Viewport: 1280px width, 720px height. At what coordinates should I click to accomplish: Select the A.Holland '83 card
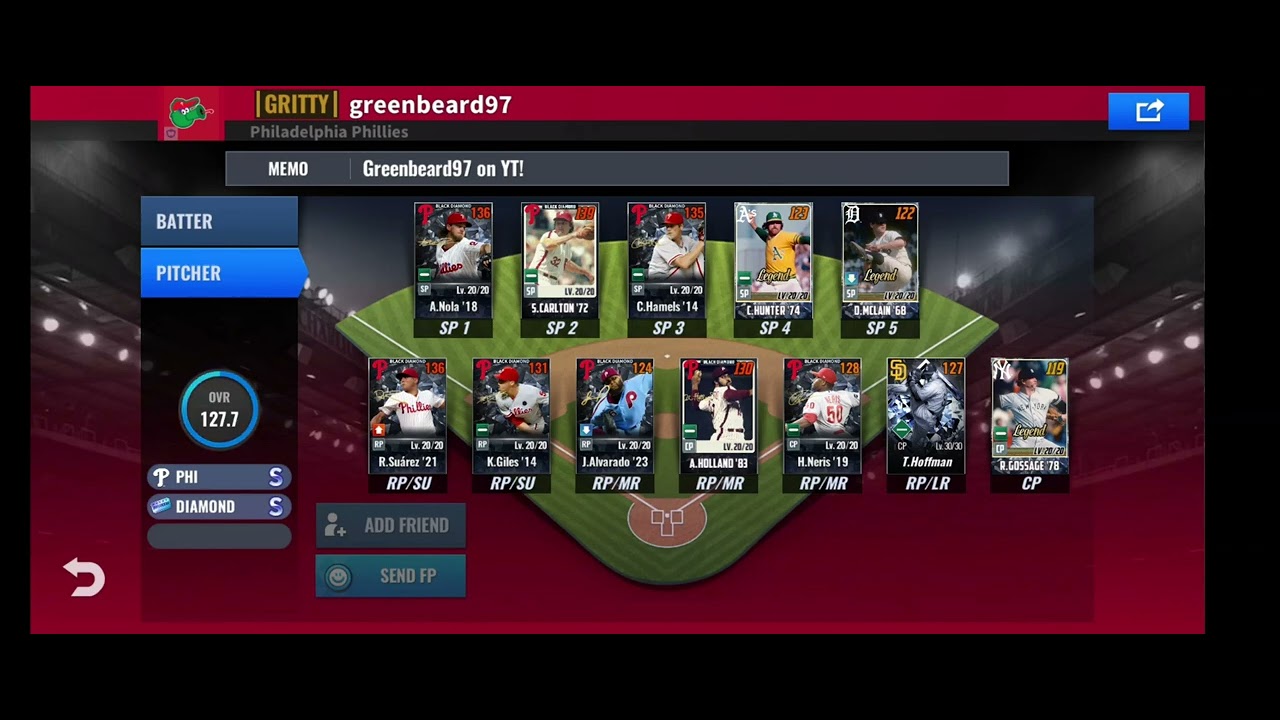click(x=719, y=415)
